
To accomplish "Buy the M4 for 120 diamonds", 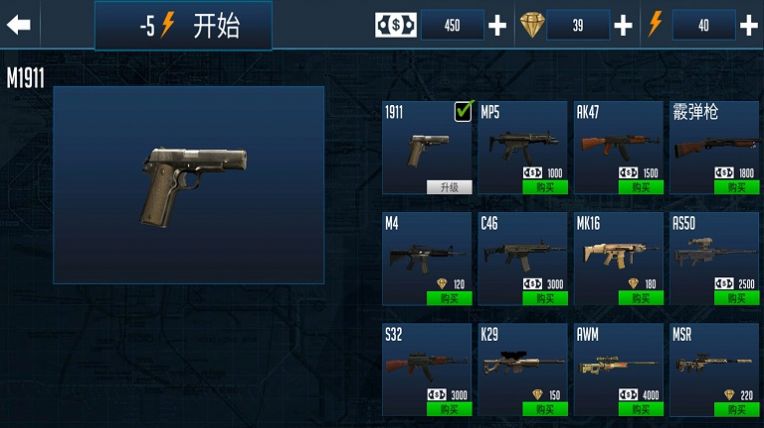I will pyautogui.click(x=449, y=298).
